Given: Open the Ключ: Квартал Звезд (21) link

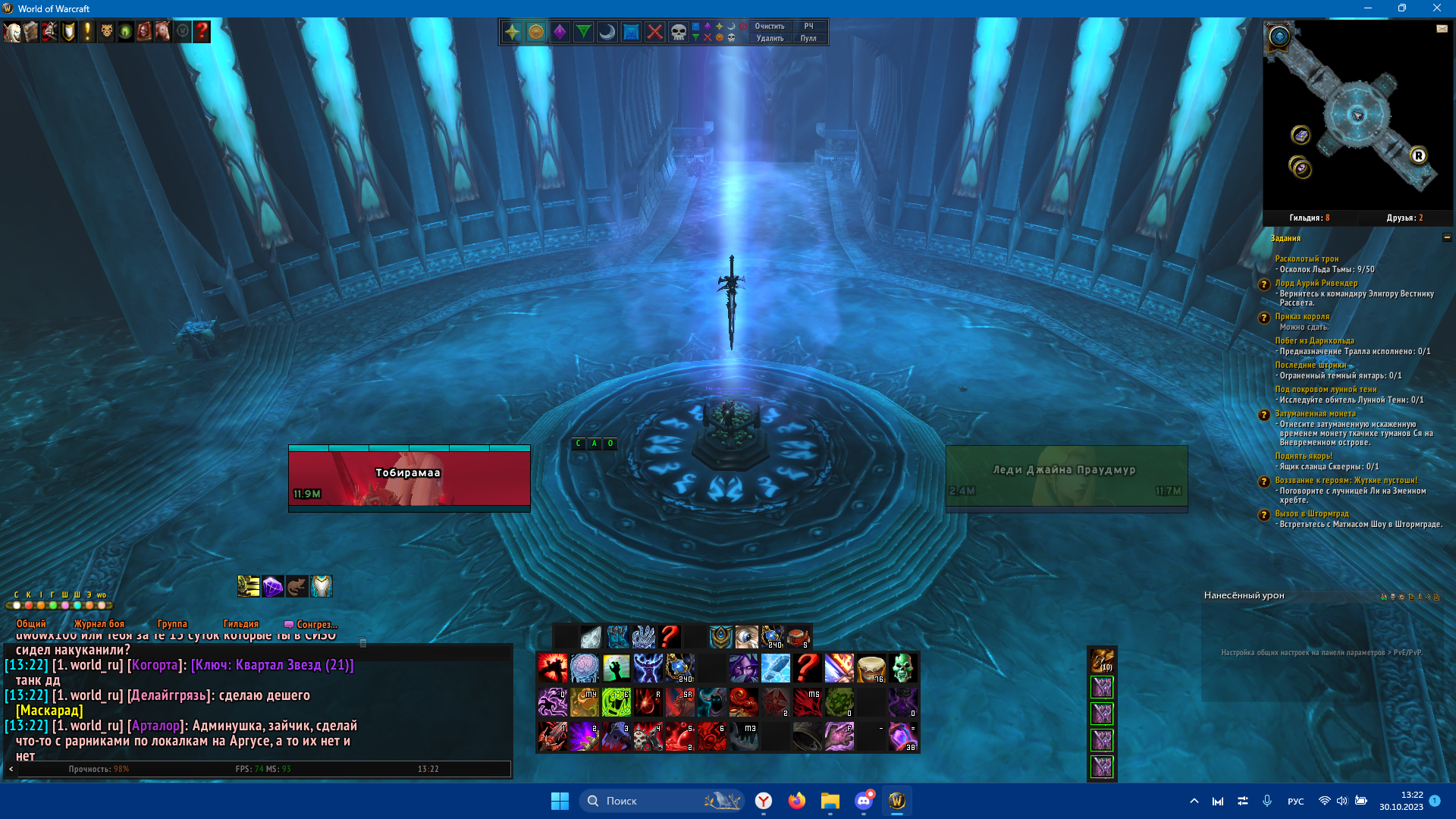Looking at the screenshot, I should pyautogui.click(x=272, y=665).
